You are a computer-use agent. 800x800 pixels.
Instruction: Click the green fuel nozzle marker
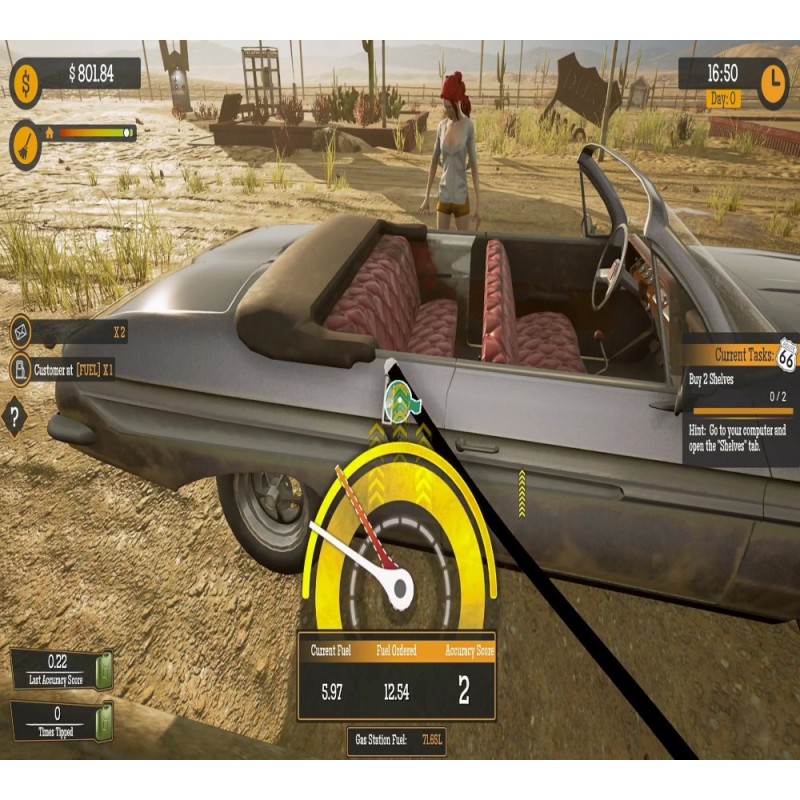point(401,398)
